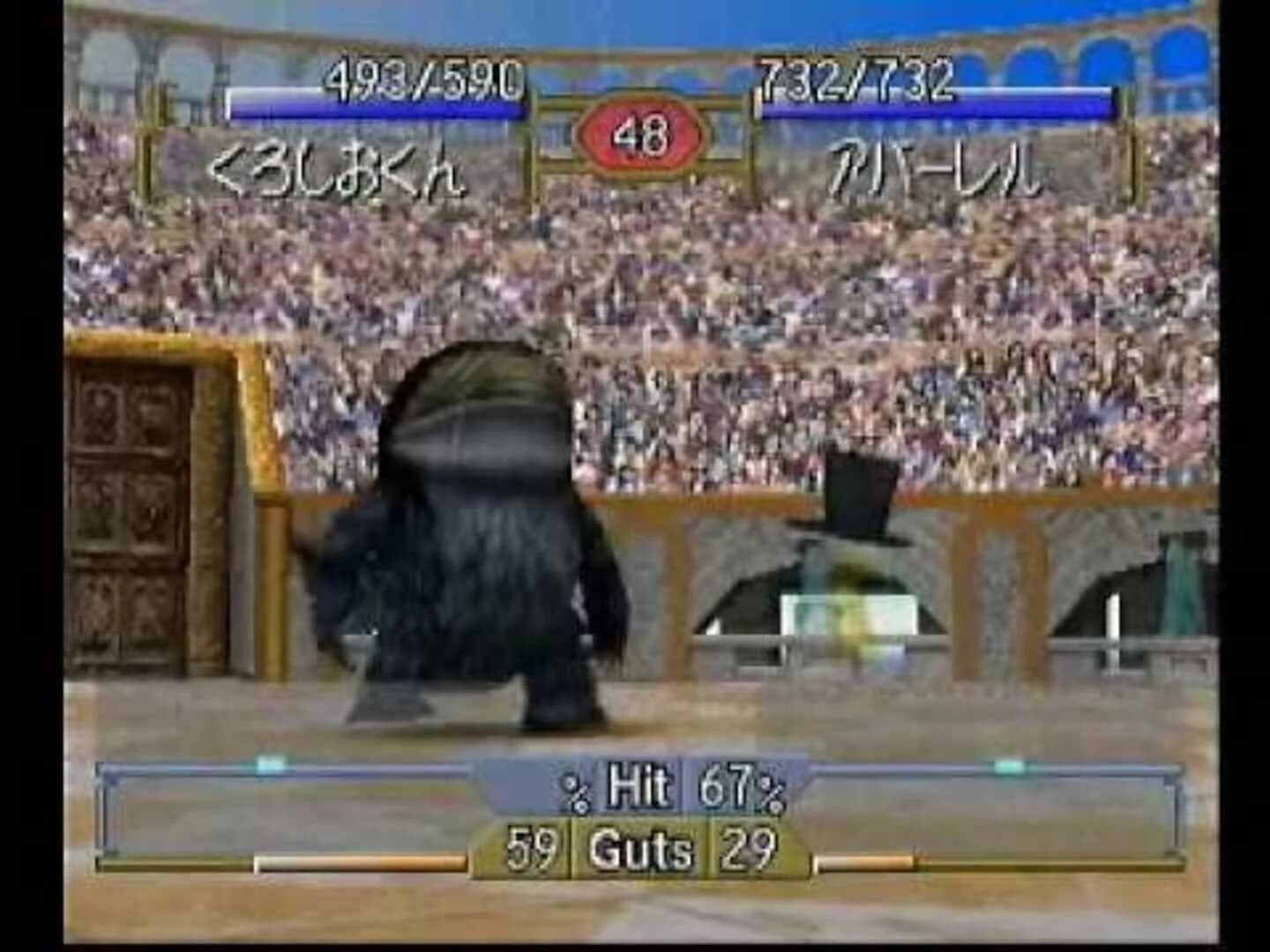This screenshot has height=952, width=1270.
Task: Click the red timer medallion showing 48
Action: click(x=641, y=134)
